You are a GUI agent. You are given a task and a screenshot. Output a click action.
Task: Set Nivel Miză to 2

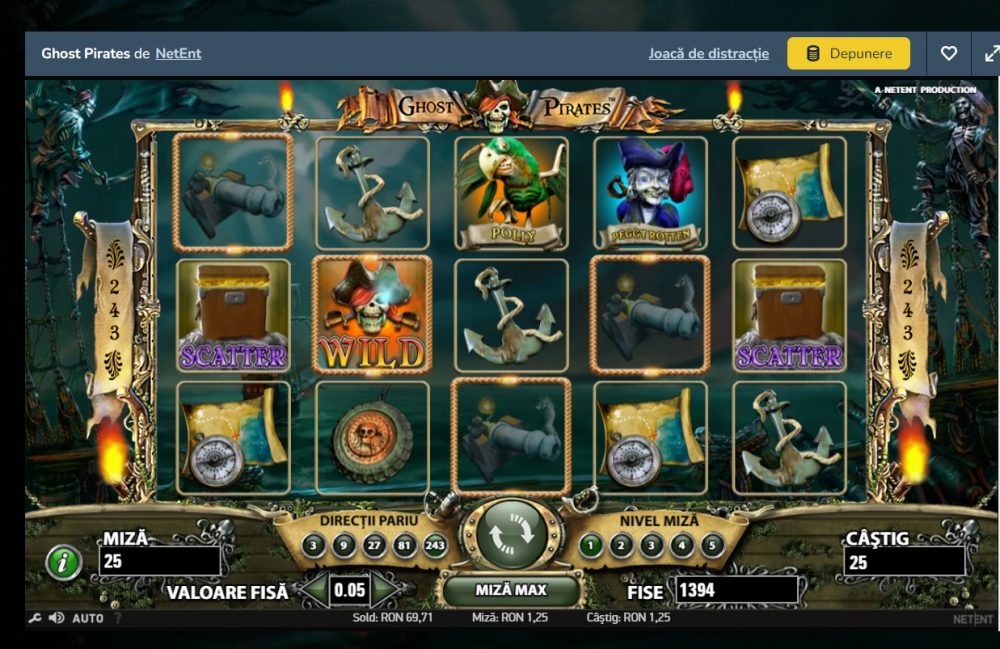point(622,546)
